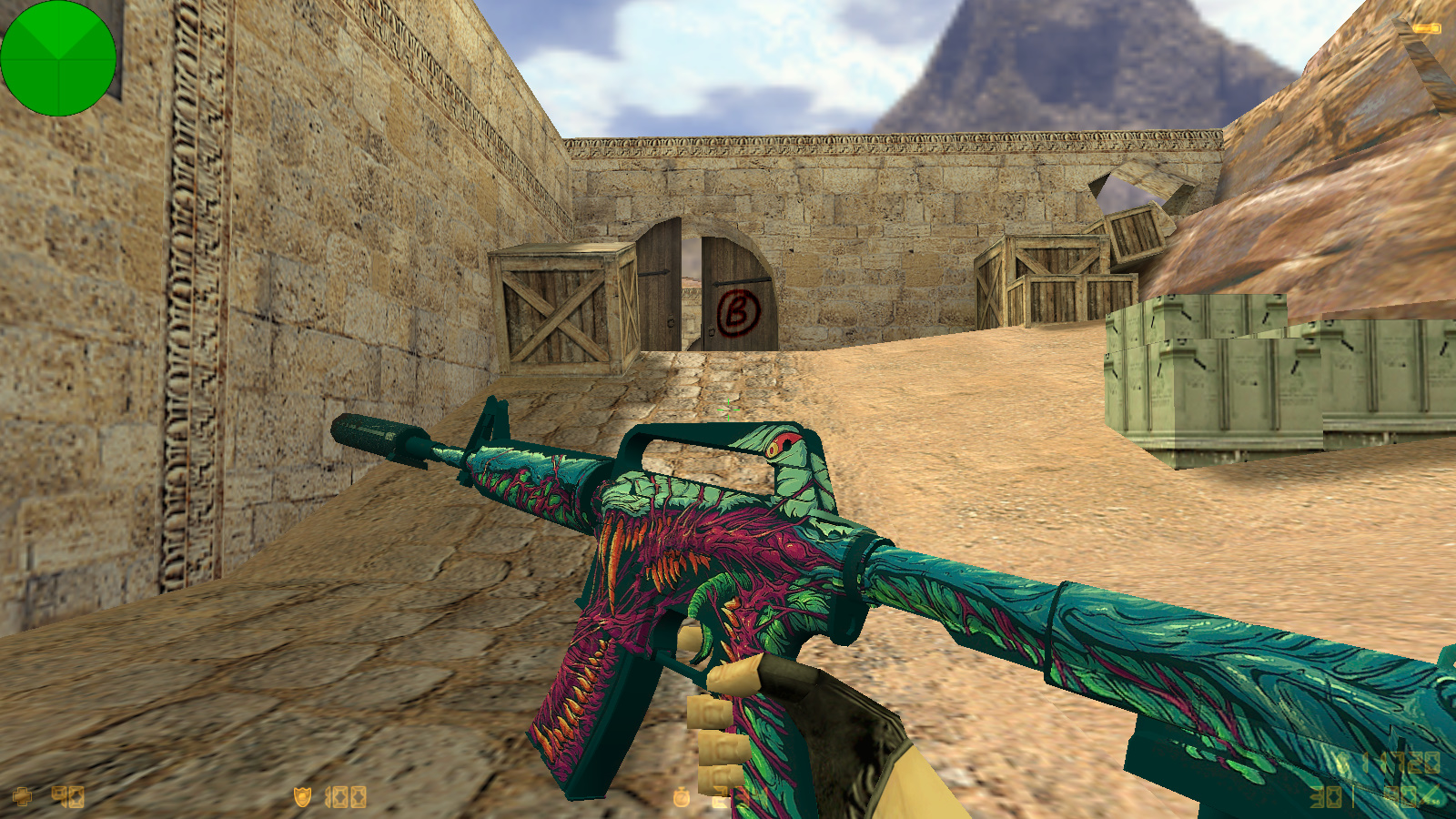The image size is (1456, 819).
Task: Click the armor shield icon
Action: coord(302,797)
